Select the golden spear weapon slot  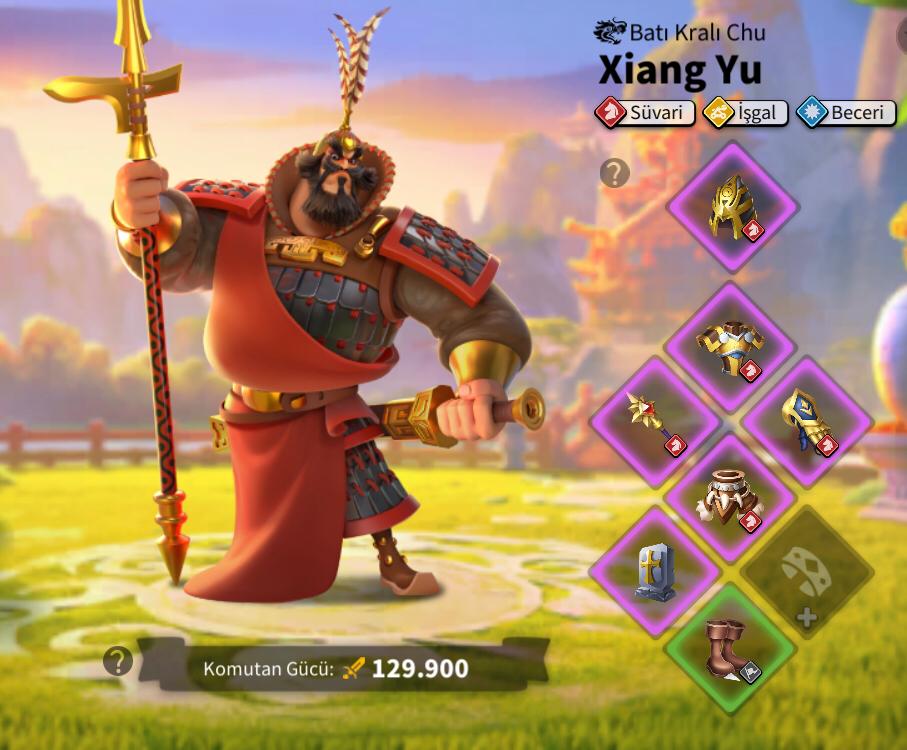click(x=655, y=422)
